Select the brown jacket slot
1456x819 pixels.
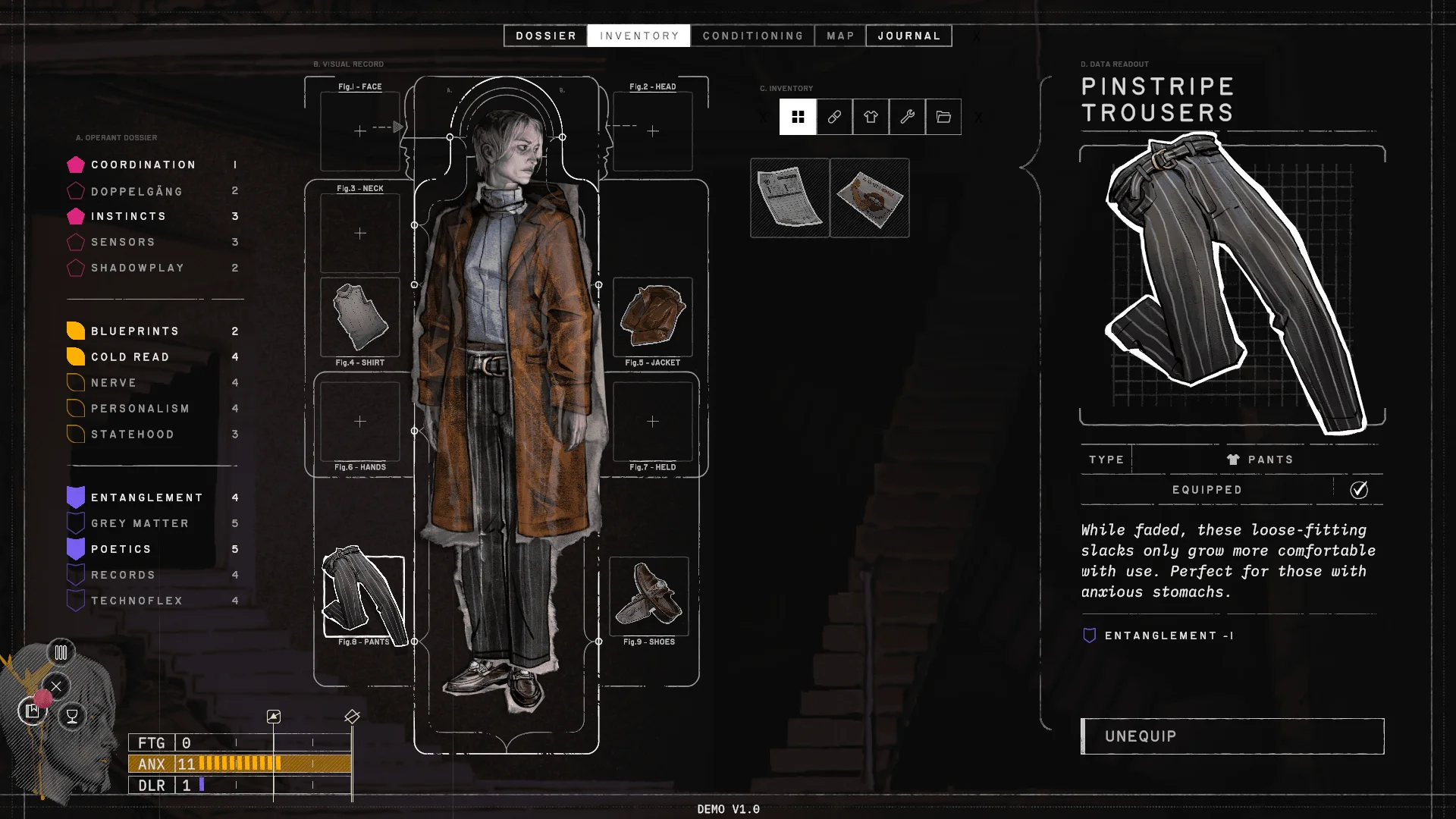coord(652,317)
